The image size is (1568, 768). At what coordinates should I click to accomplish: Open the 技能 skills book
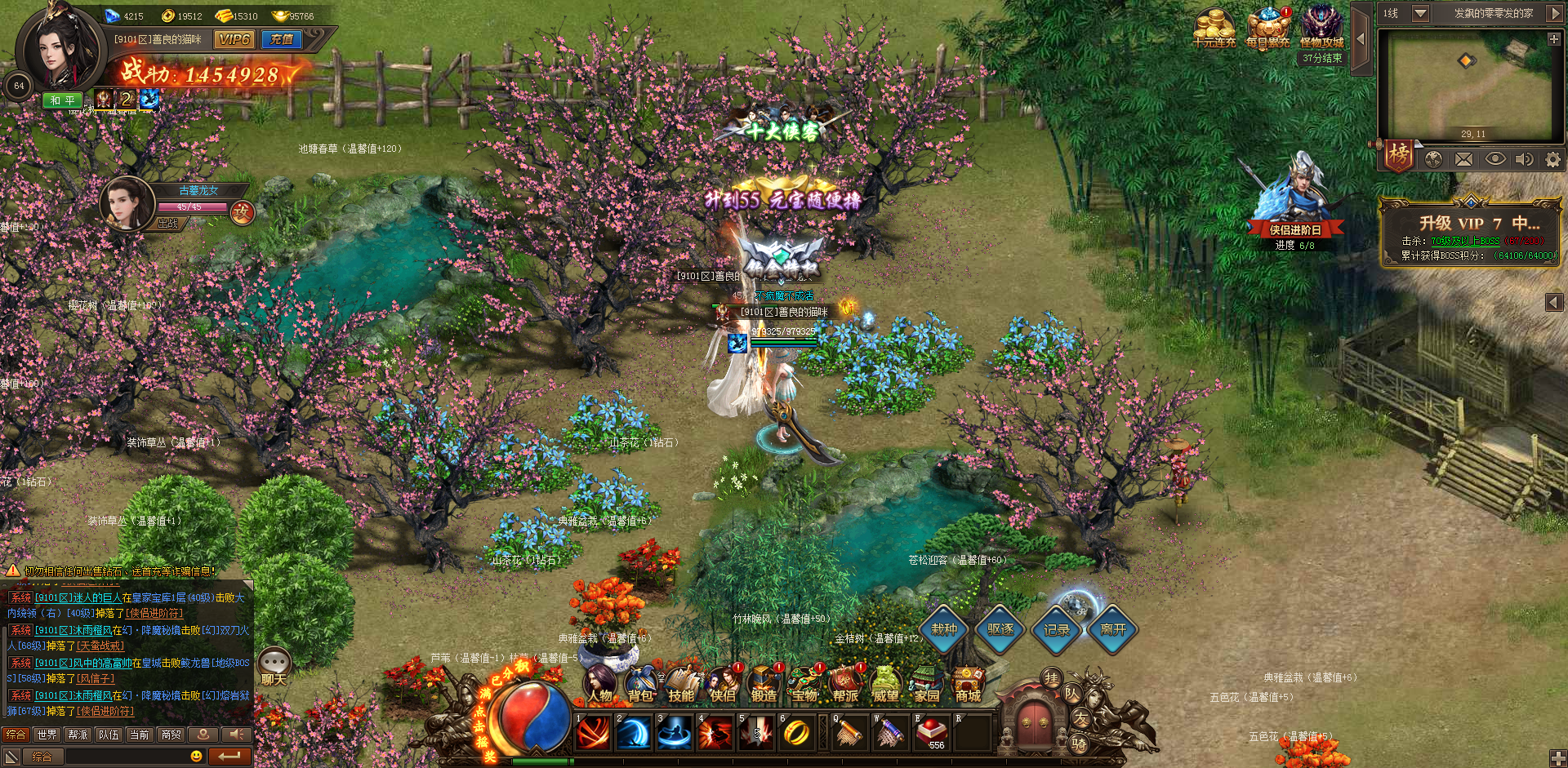coord(681,686)
